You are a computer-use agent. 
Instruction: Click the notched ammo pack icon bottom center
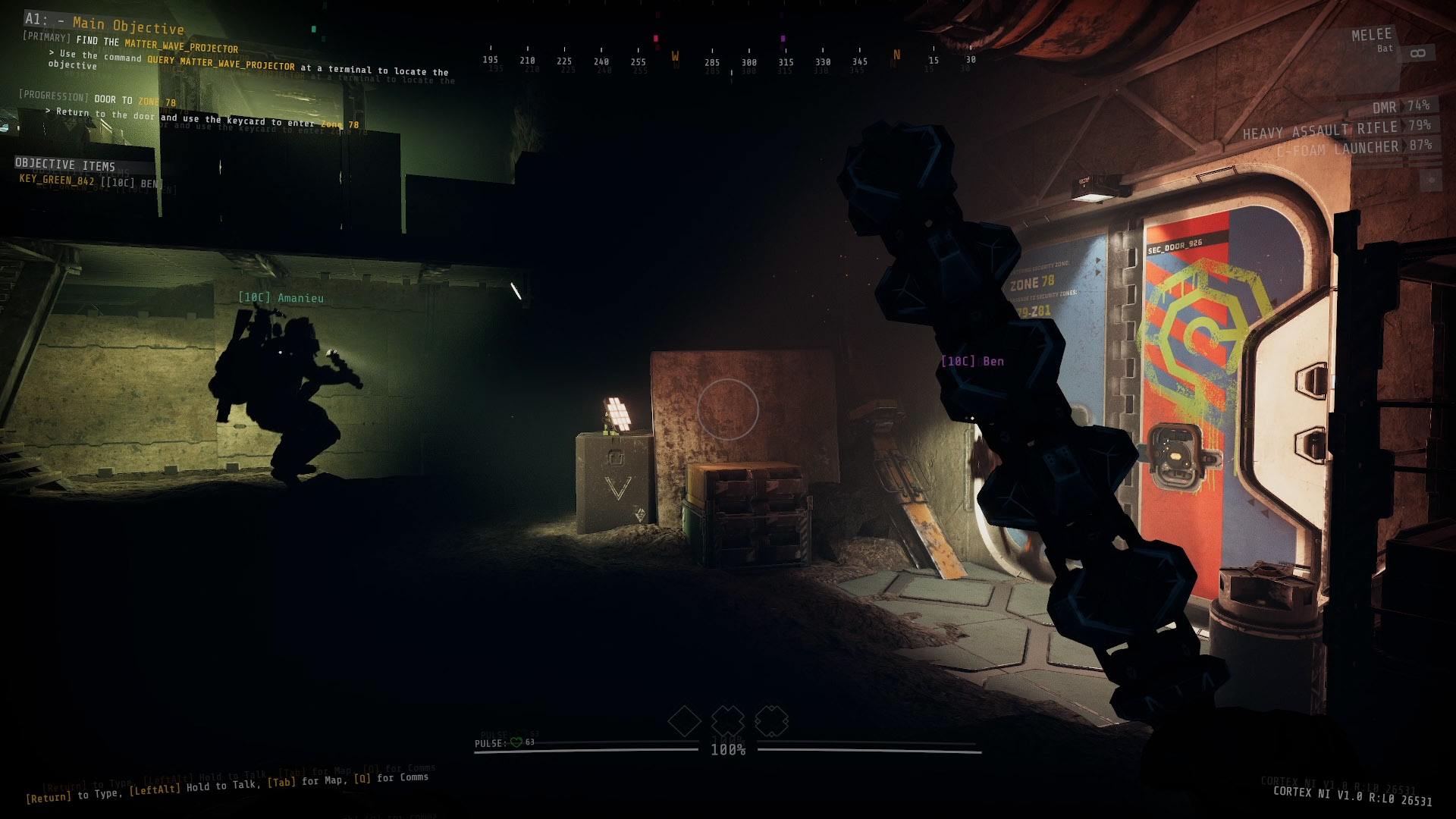pyautogui.click(x=772, y=723)
